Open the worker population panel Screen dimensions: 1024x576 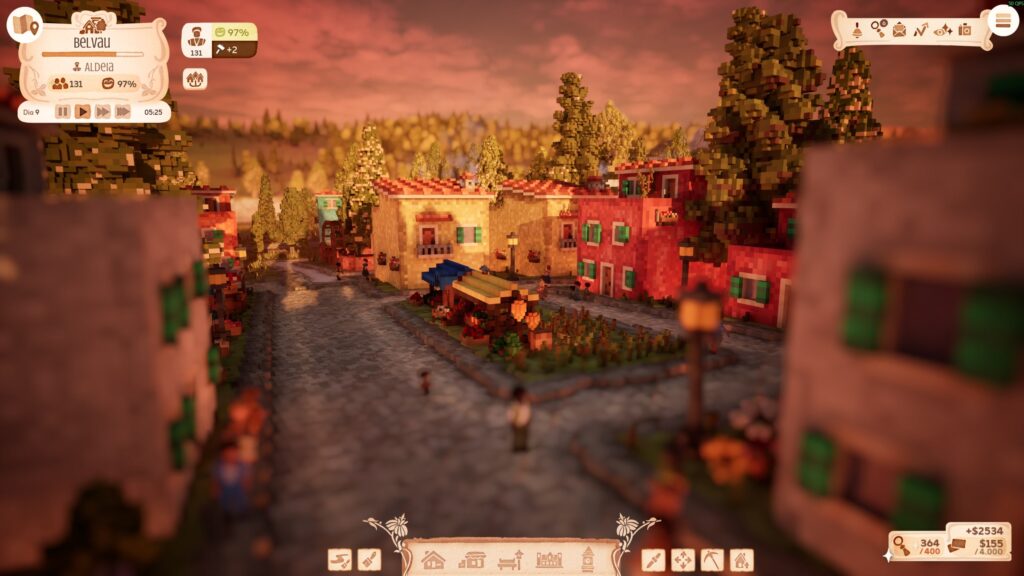[197, 40]
